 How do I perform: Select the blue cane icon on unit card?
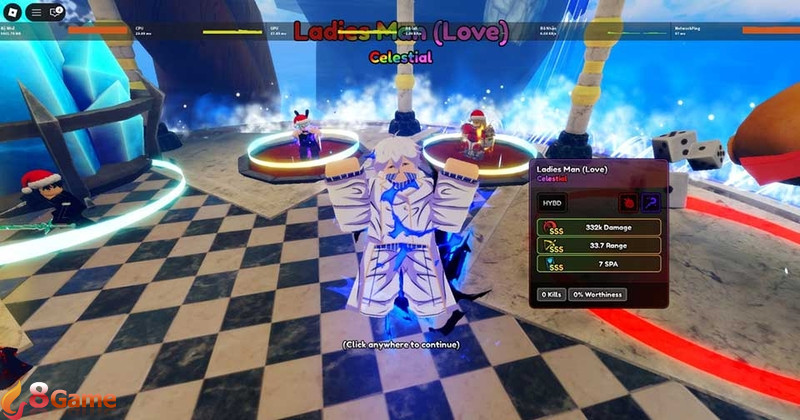[x=649, y=202]
